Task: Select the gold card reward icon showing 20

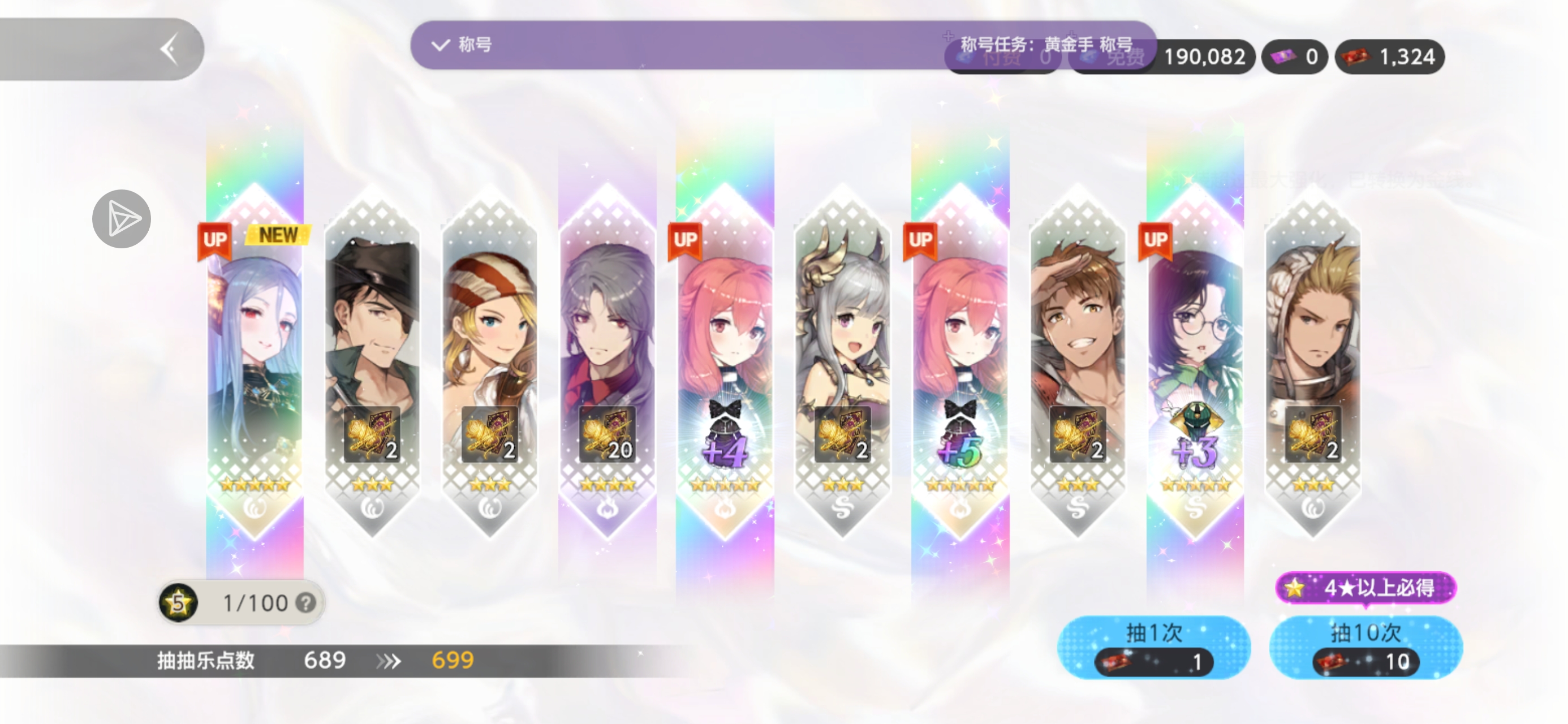Action: click(609, 433)
